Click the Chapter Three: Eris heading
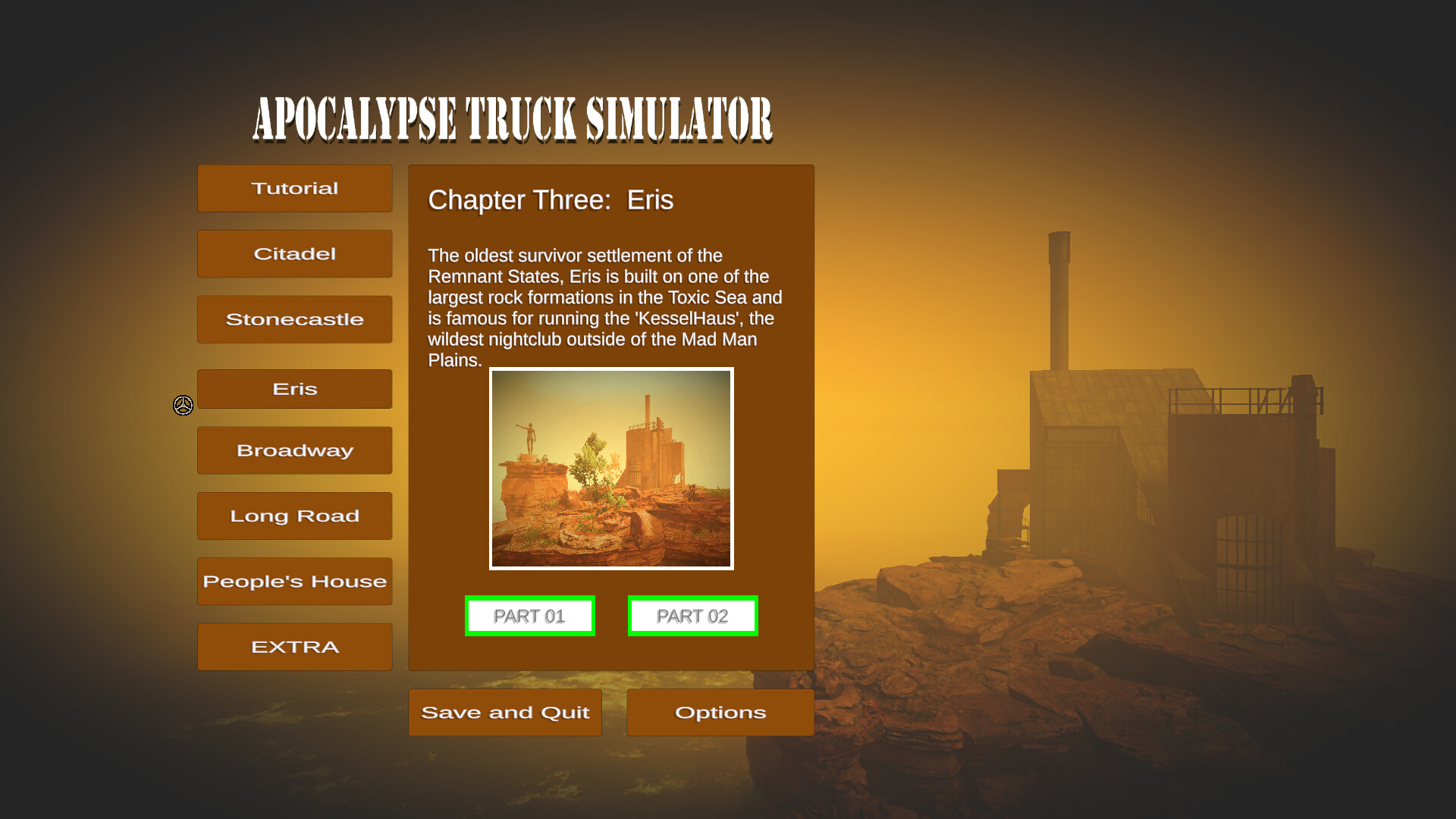Image resolution: width=1456 pixels, height=819 pixels. click(551, 200)
